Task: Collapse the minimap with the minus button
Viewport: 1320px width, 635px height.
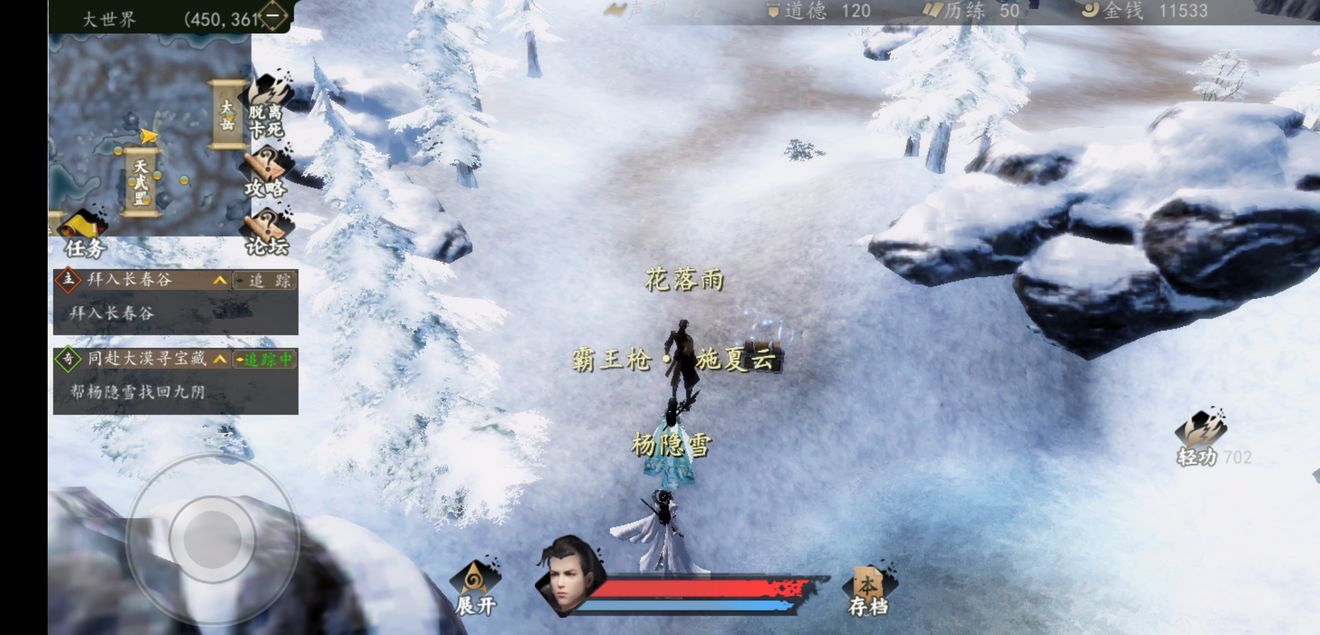Action: click(274, 15)
